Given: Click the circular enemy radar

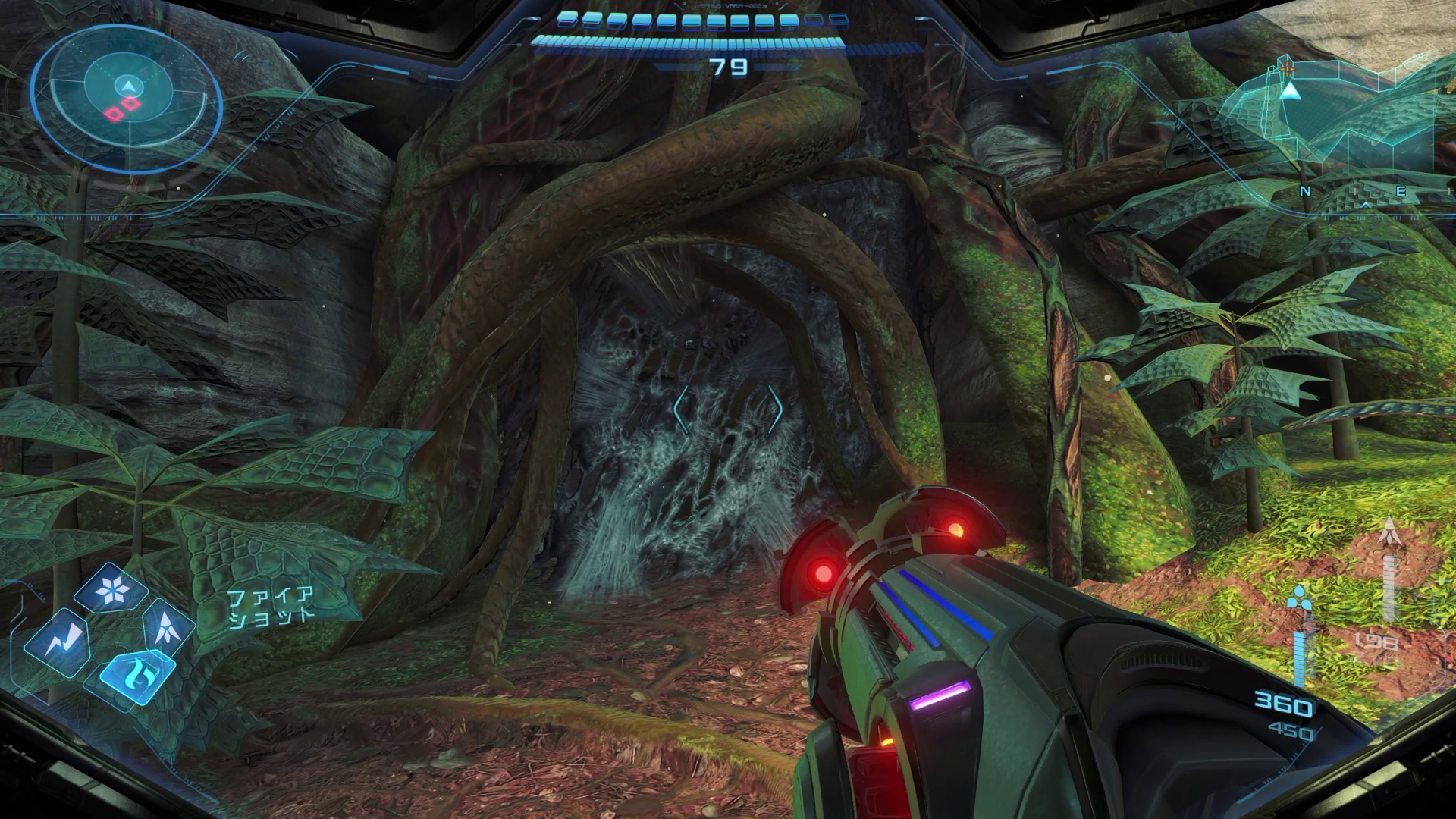Looking at the screenshot, I should click(127, 100).
